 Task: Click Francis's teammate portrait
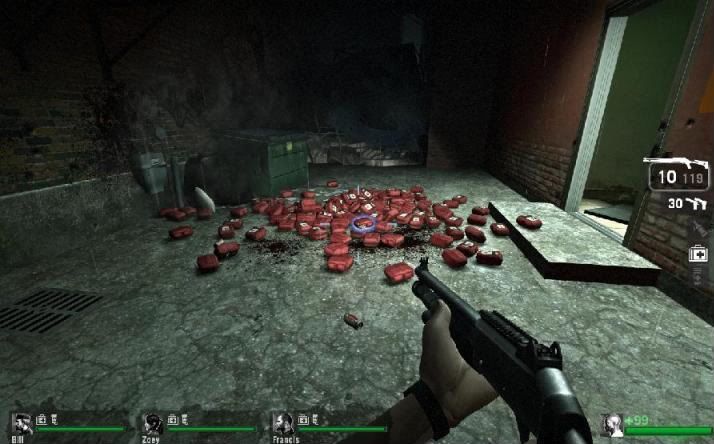click(284, 421)
